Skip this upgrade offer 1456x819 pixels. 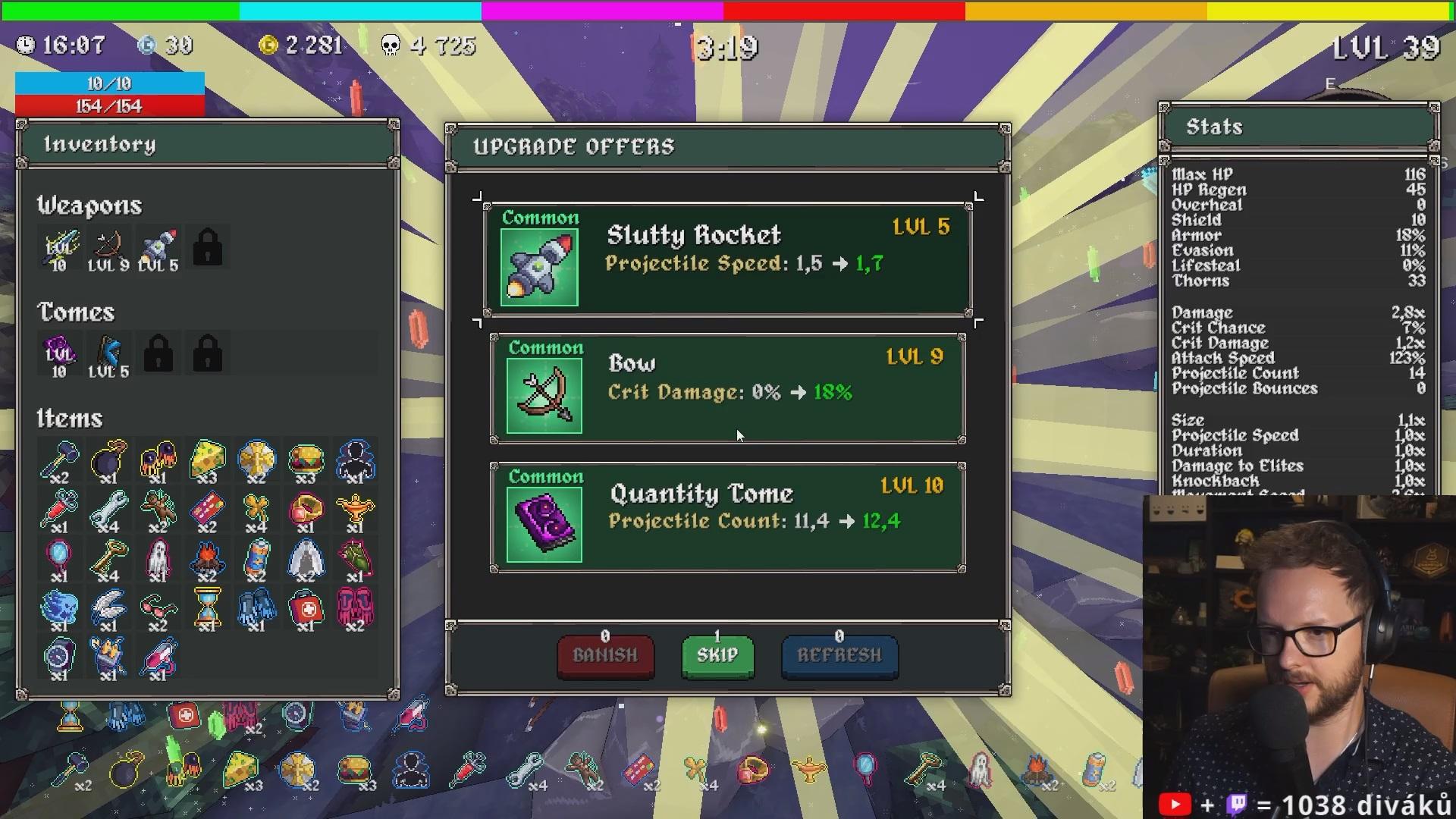click(x=717, y=656)
